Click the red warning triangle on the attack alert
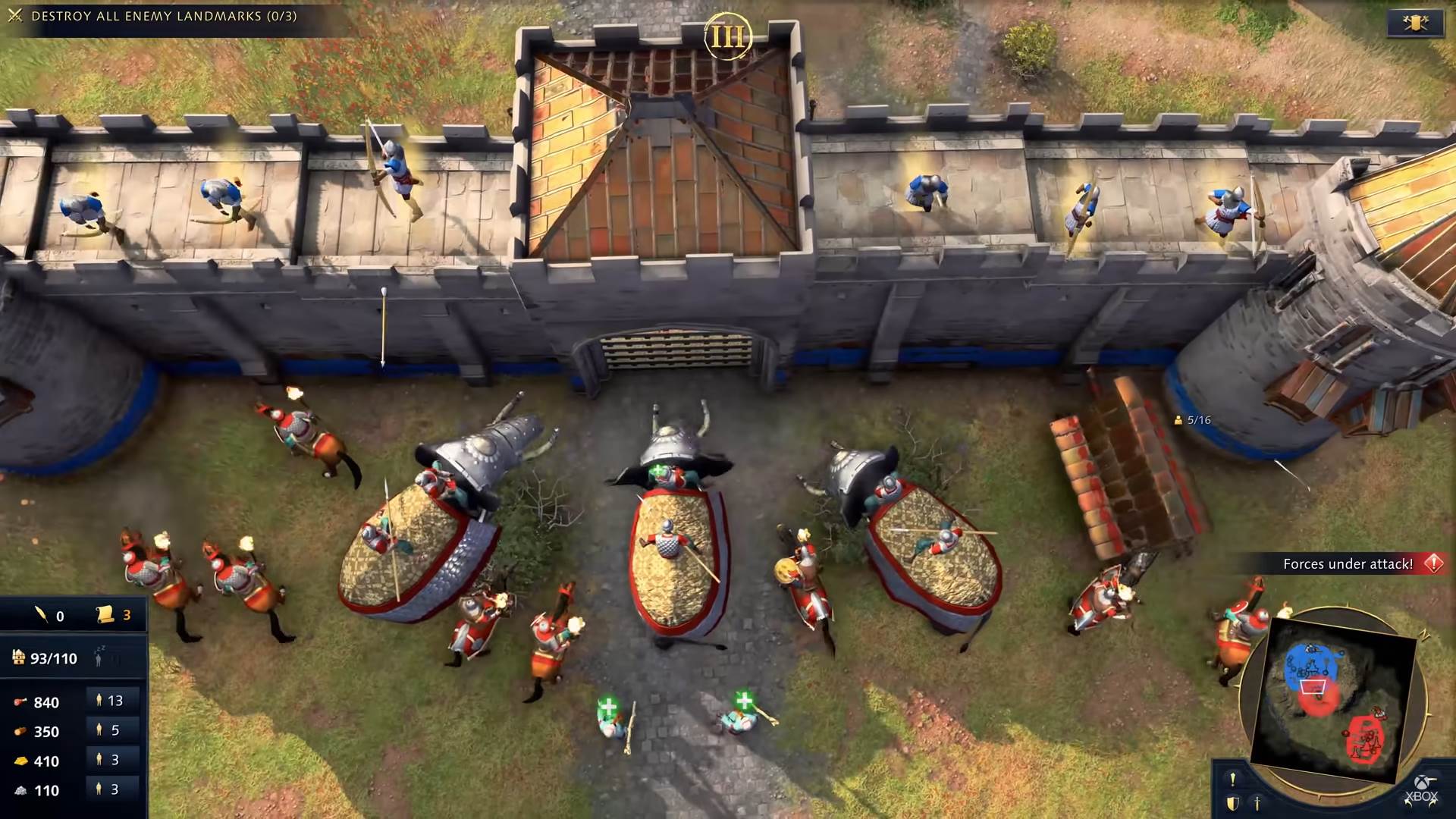This screenshot has width=1456, height=819. [x=1432, y=564]
